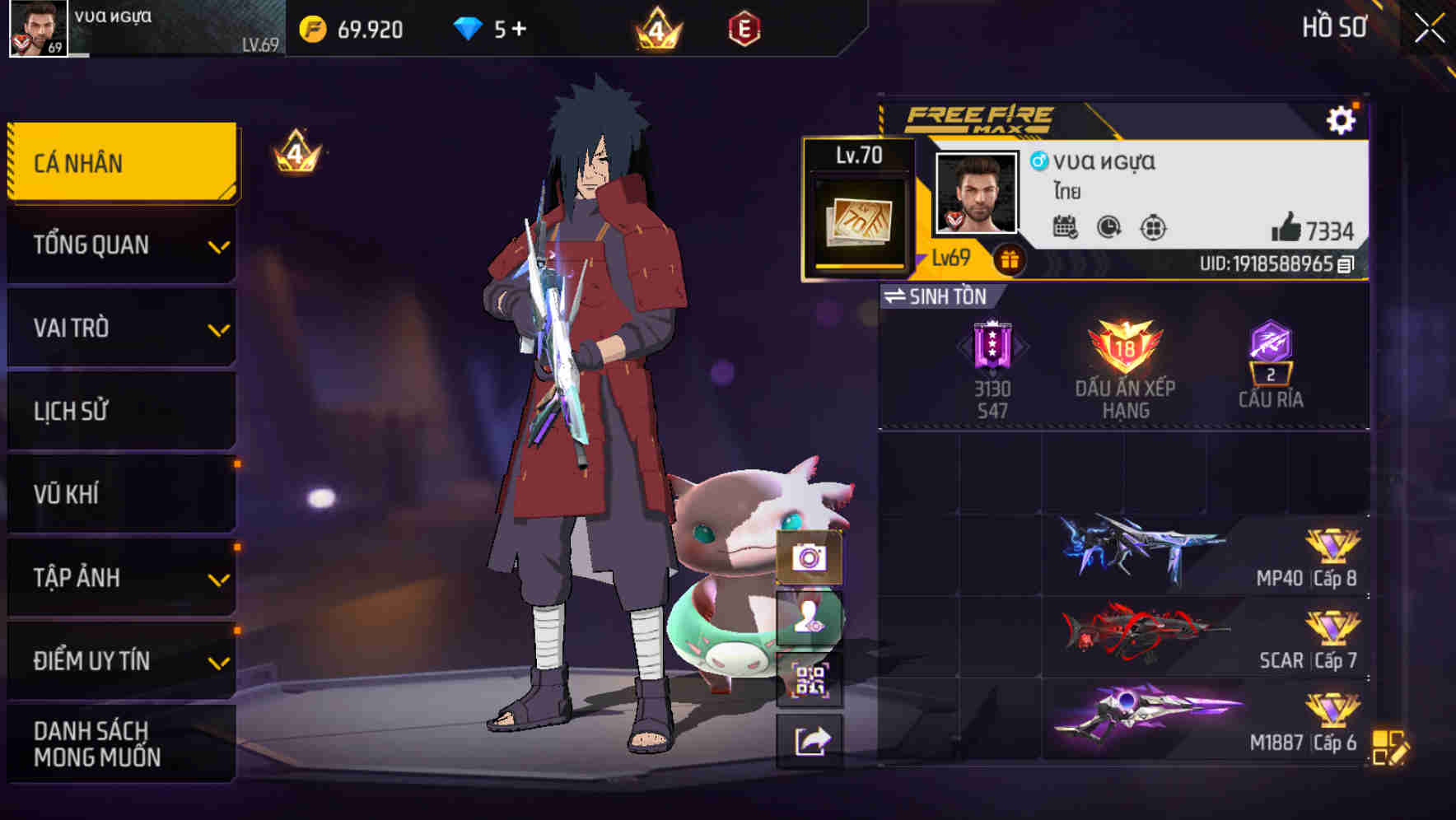The width and height of the screenshot is (1456, 820).
Task: Expand the TỔNG QUAN section
Action: pos(120,245)
